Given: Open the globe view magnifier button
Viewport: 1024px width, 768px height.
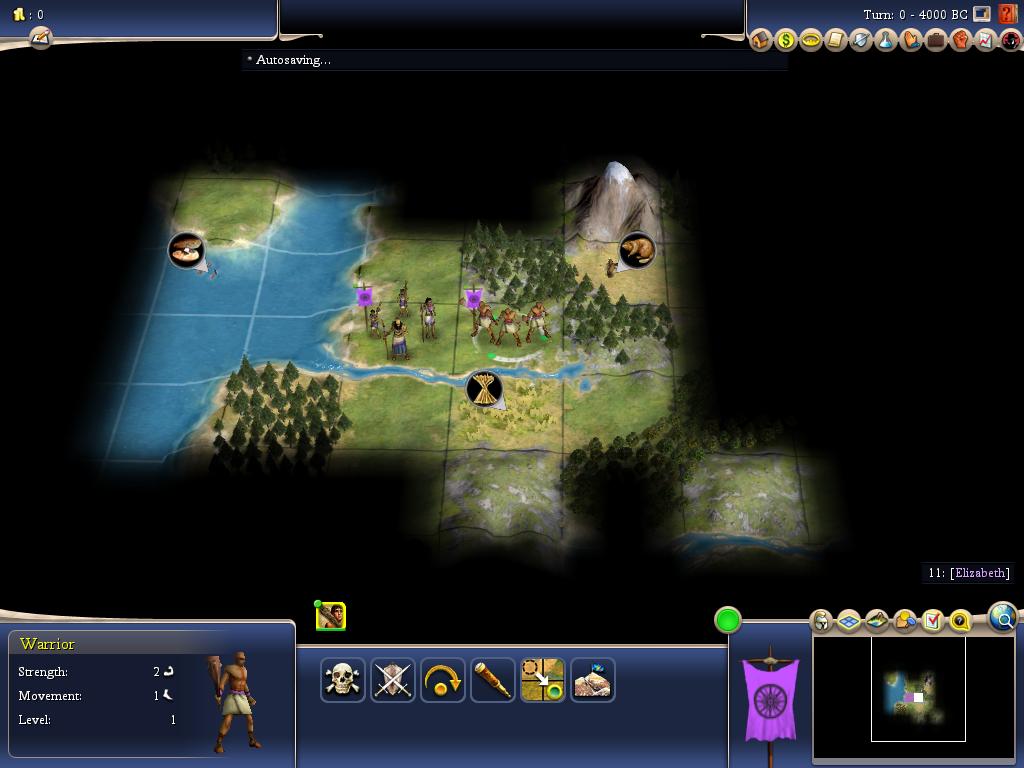Looking at the screenshot, I should 1002,617.
